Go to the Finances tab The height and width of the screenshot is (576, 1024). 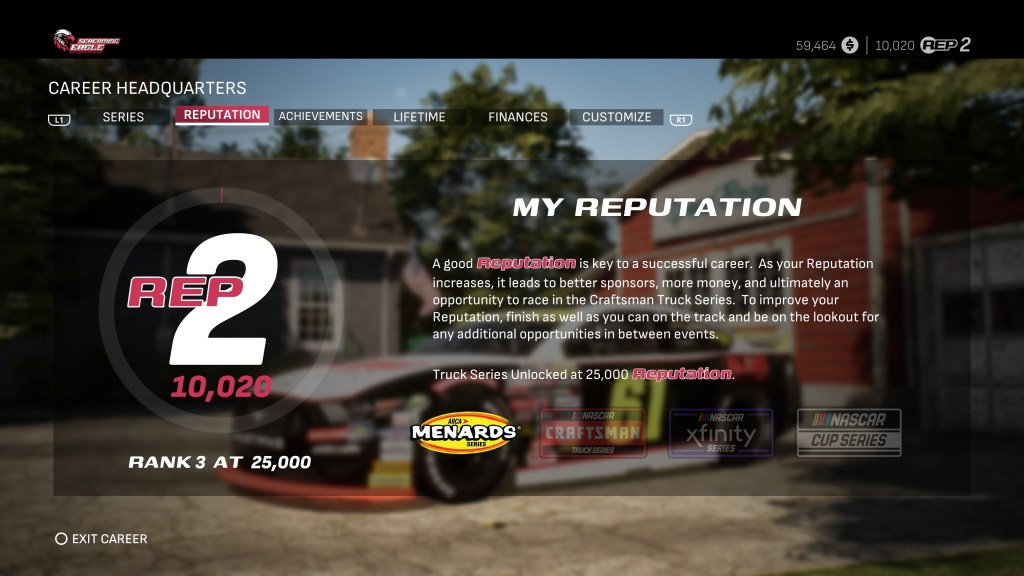(x=517, y=117)
